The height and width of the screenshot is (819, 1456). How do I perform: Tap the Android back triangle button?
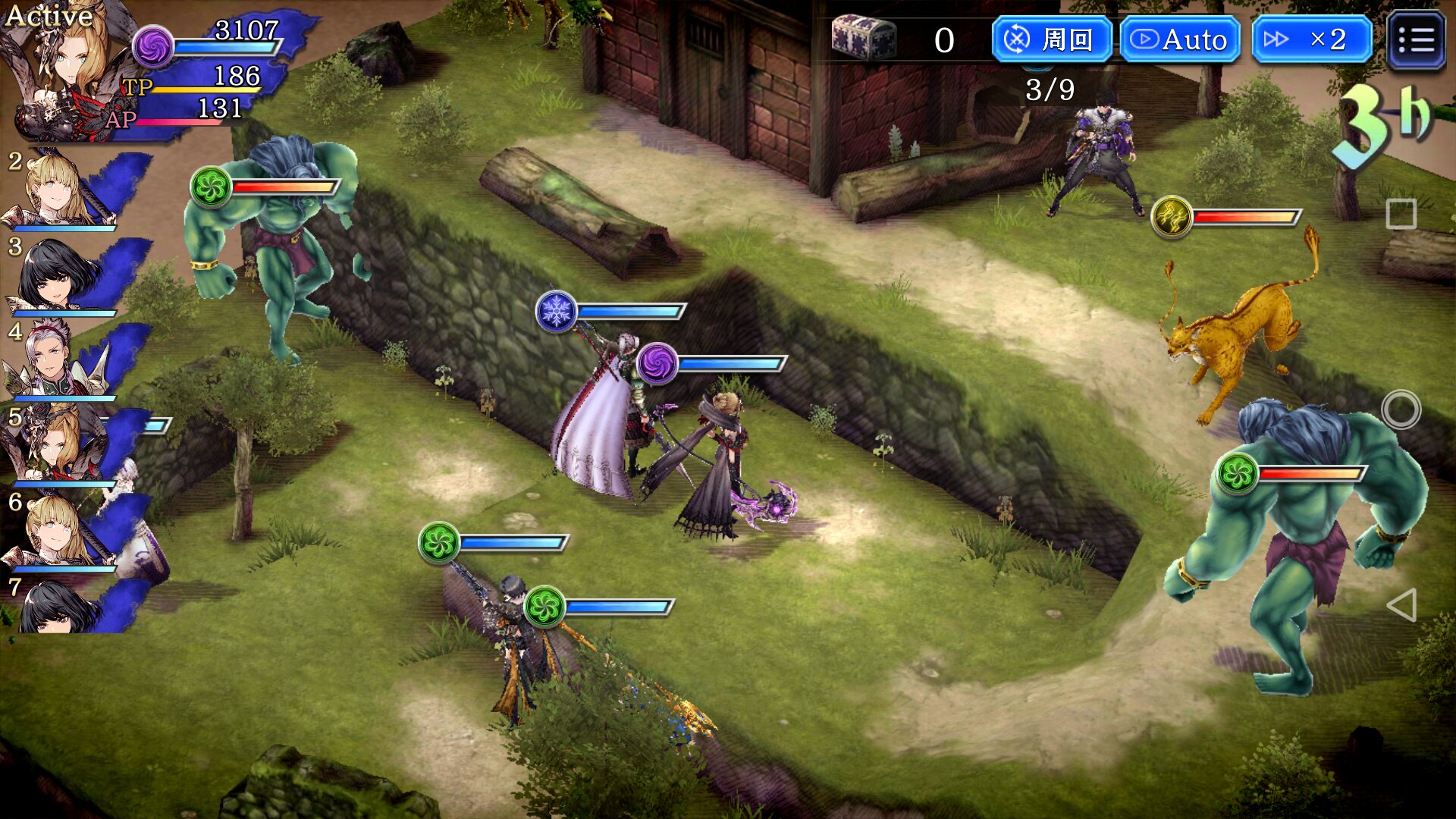(1401, 605)
